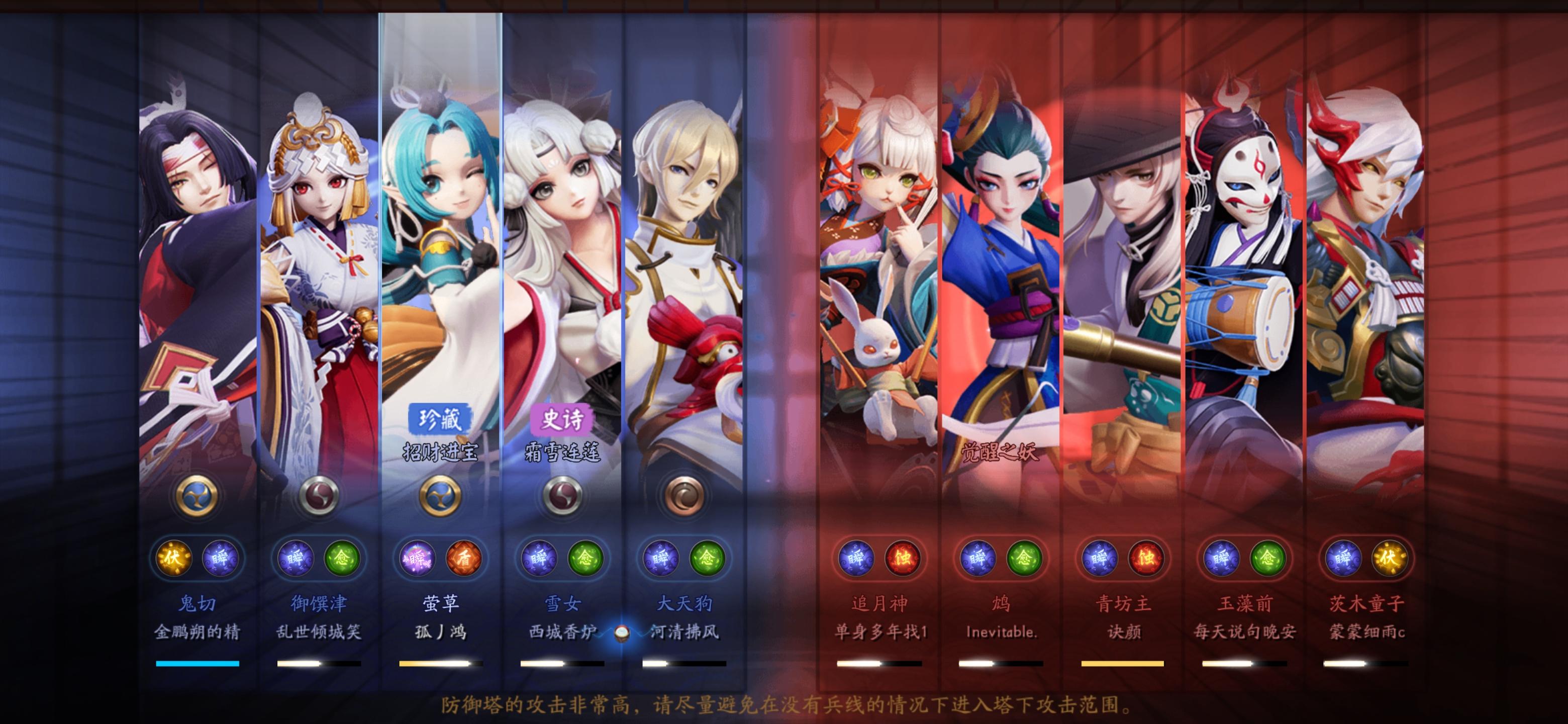This screenshot has width=1568, height=724.
Task: Select the 香 rune icon under 萤草
Action: [x=464, y=560]
